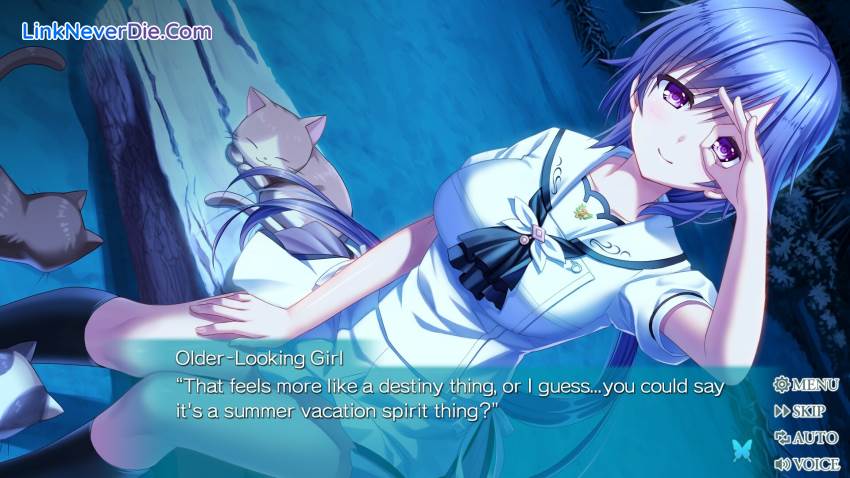850x478 pixels.
Task: Toggle AUTO dialogue advance mode
Action: (x=806, y=437)
